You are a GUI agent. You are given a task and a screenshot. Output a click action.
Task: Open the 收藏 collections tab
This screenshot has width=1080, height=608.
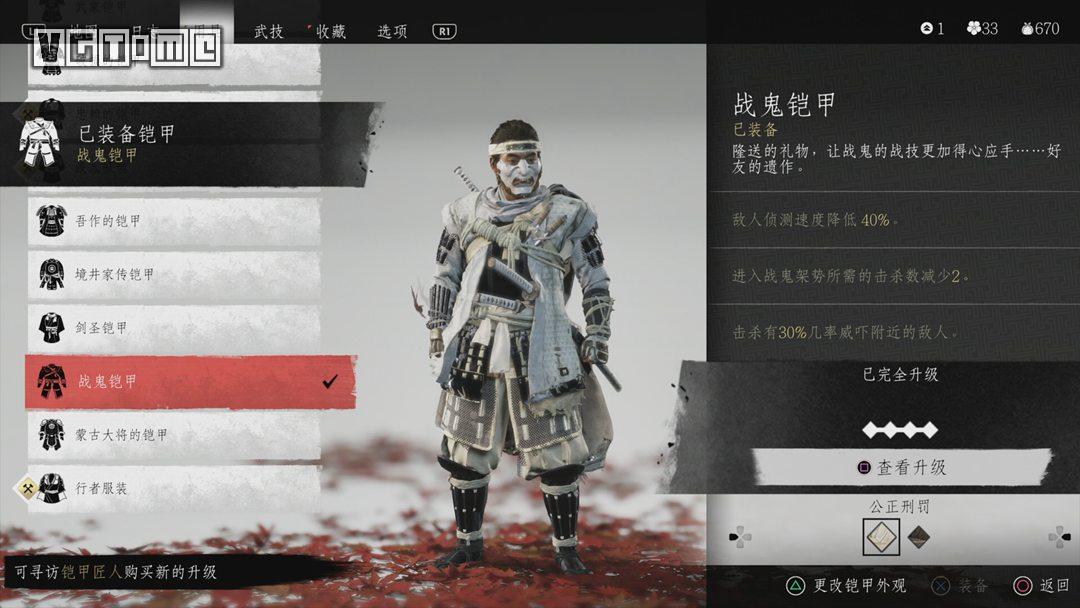[x=330, y=30]
